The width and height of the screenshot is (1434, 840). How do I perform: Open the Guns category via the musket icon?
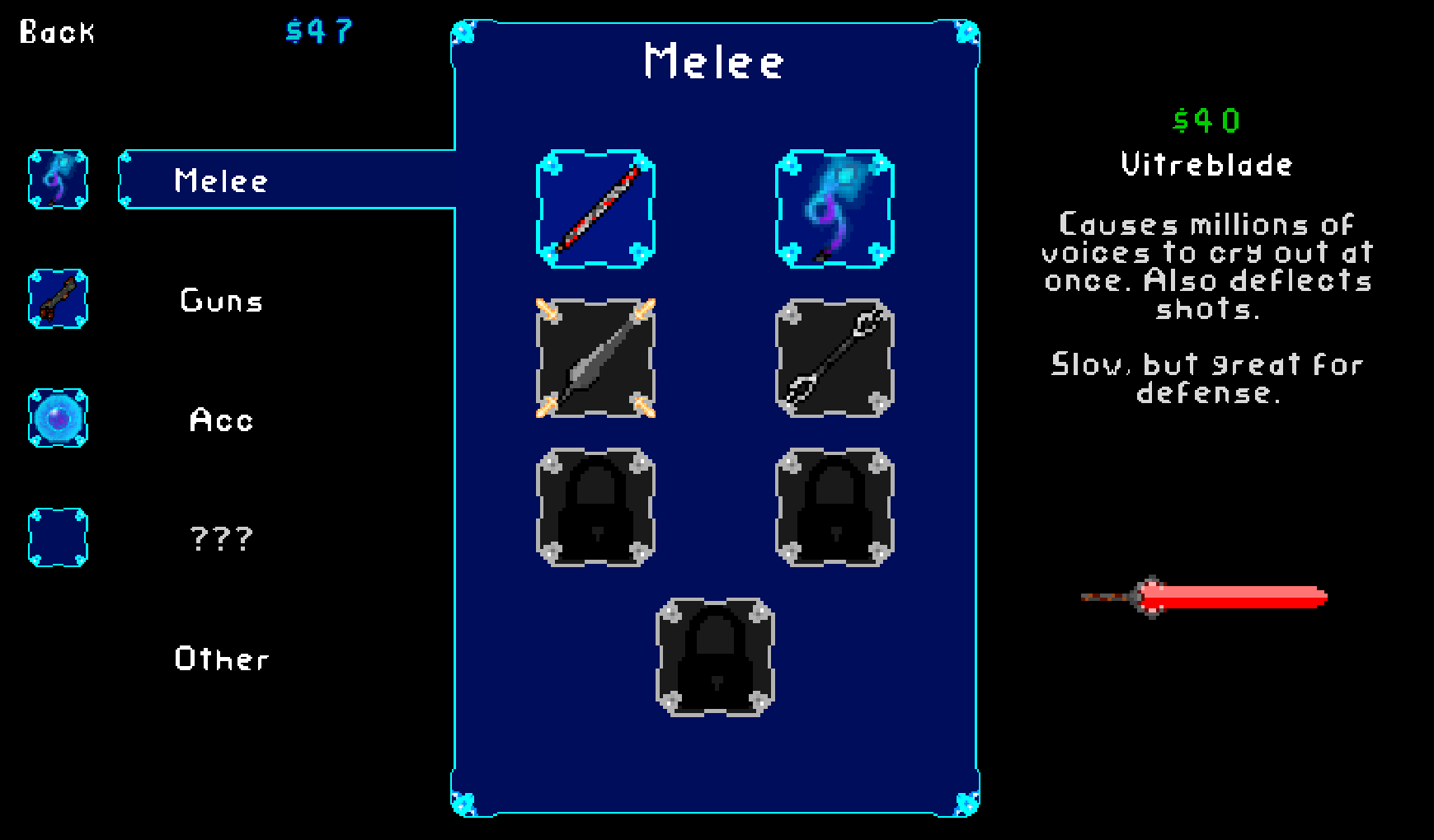pos(58,299)
